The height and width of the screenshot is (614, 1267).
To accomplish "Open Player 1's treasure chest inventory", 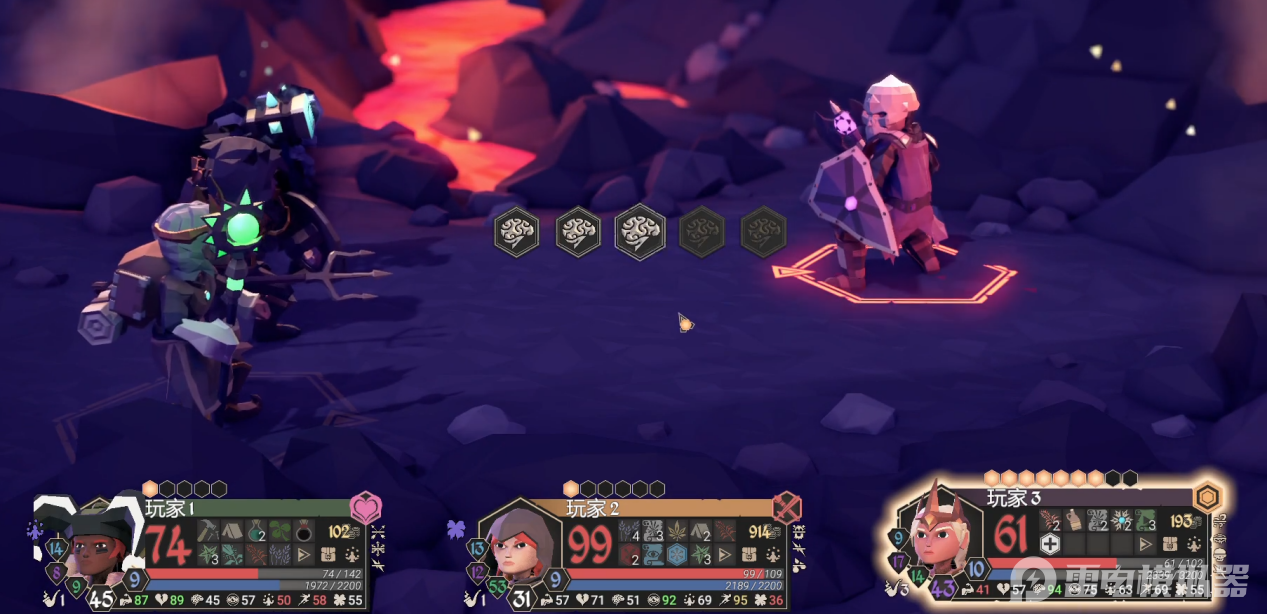I will (328, 555).
